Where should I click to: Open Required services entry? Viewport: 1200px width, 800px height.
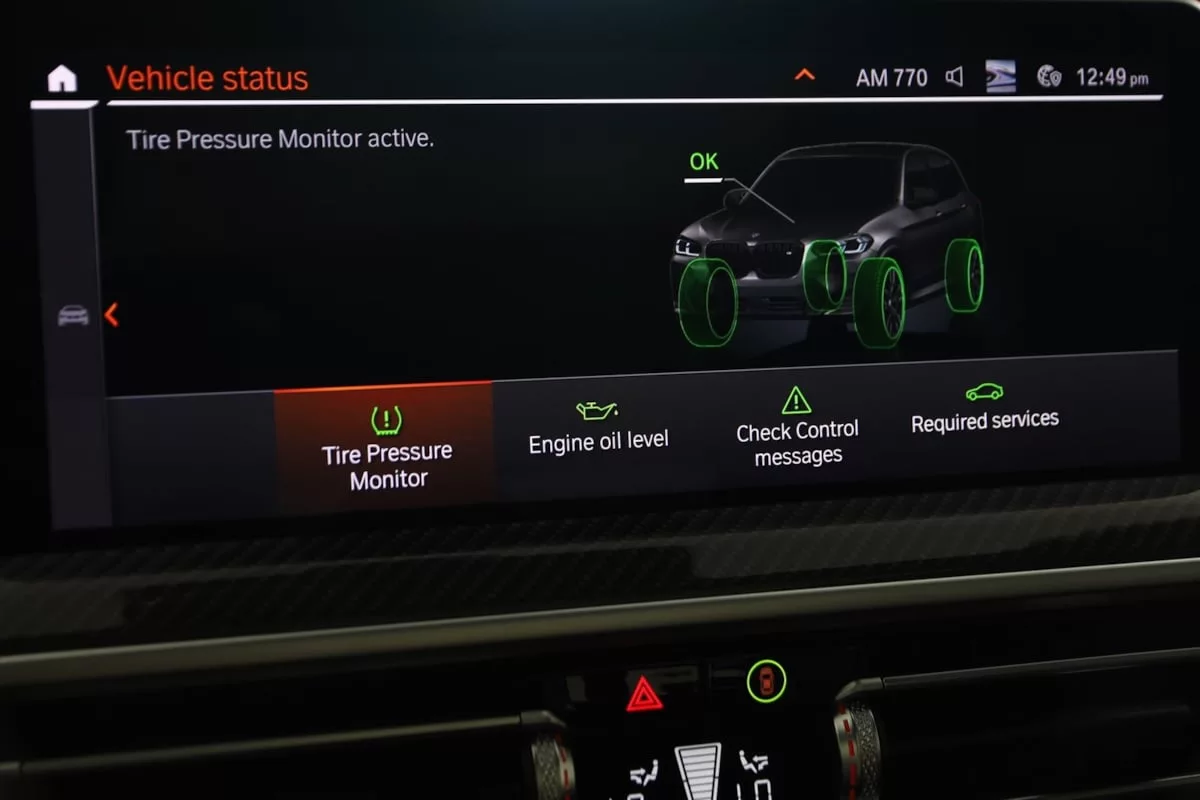point(984,411)
